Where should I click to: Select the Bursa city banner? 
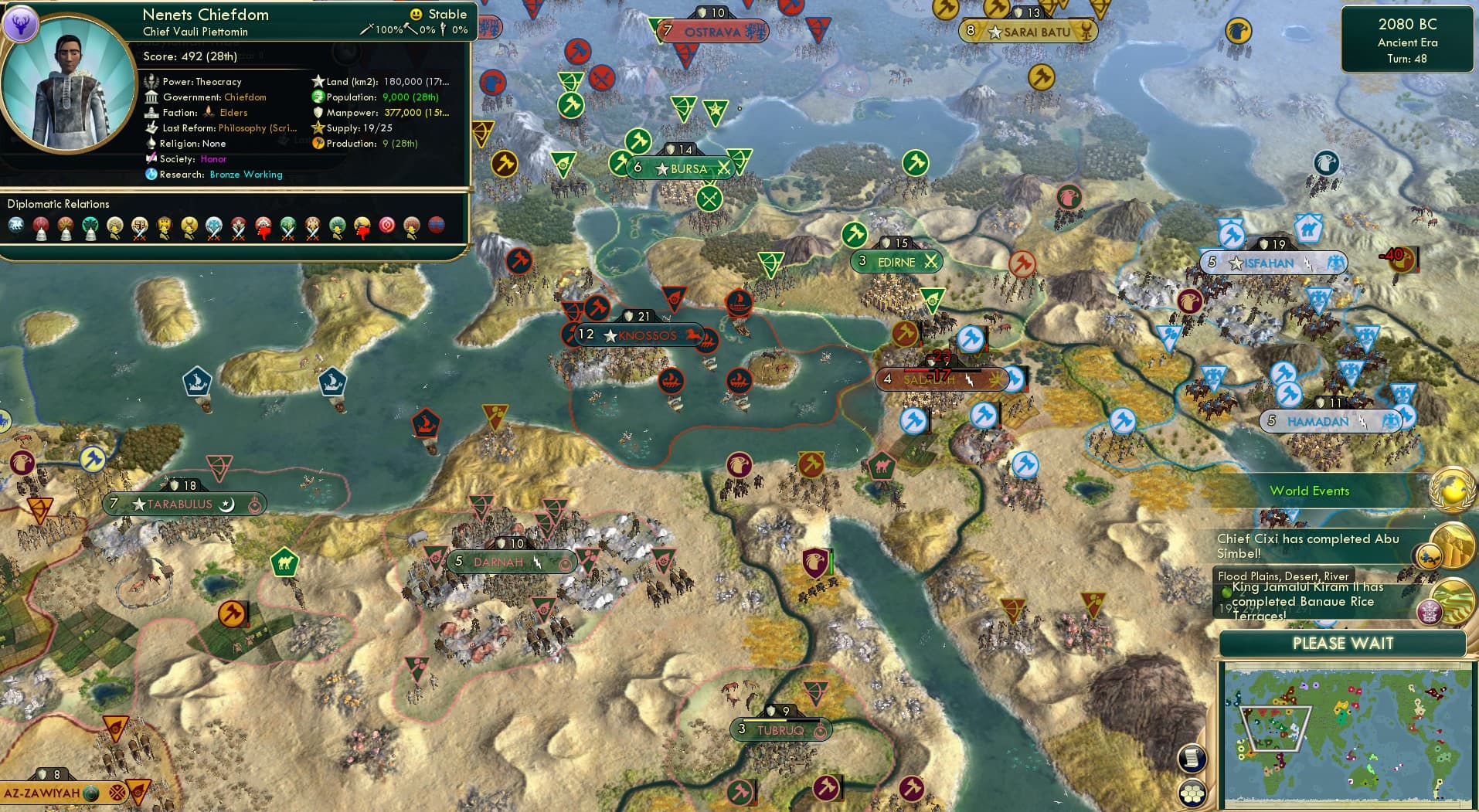(682, 168)
